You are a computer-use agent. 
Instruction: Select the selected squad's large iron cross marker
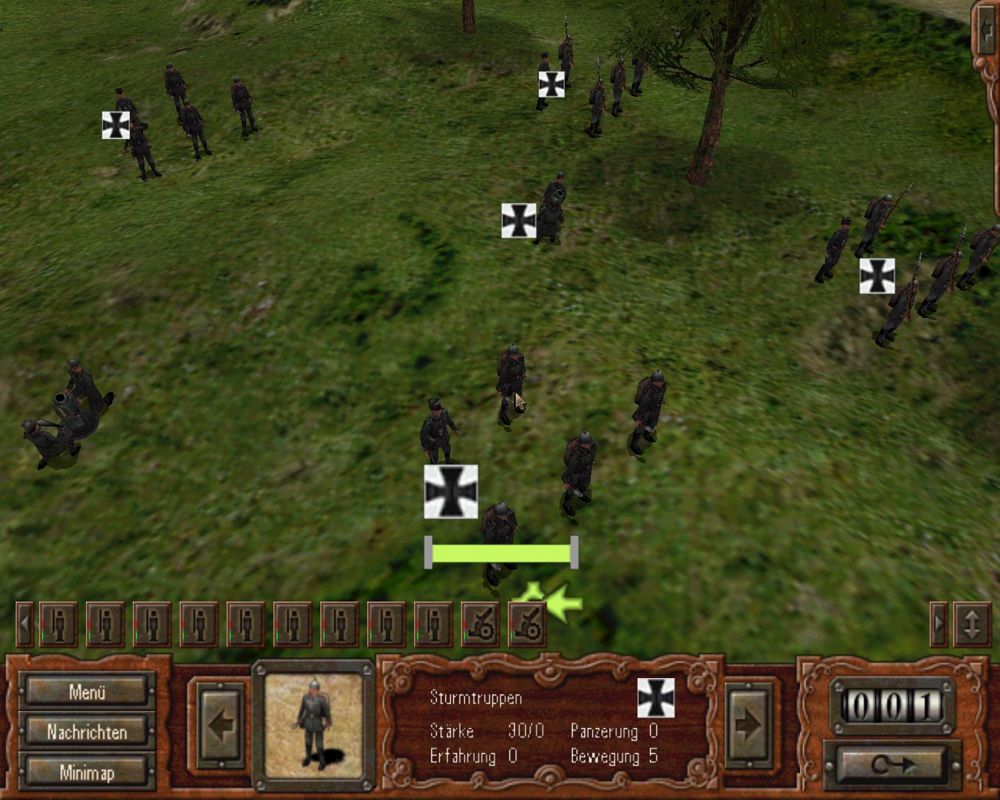(x=450, y=491)
